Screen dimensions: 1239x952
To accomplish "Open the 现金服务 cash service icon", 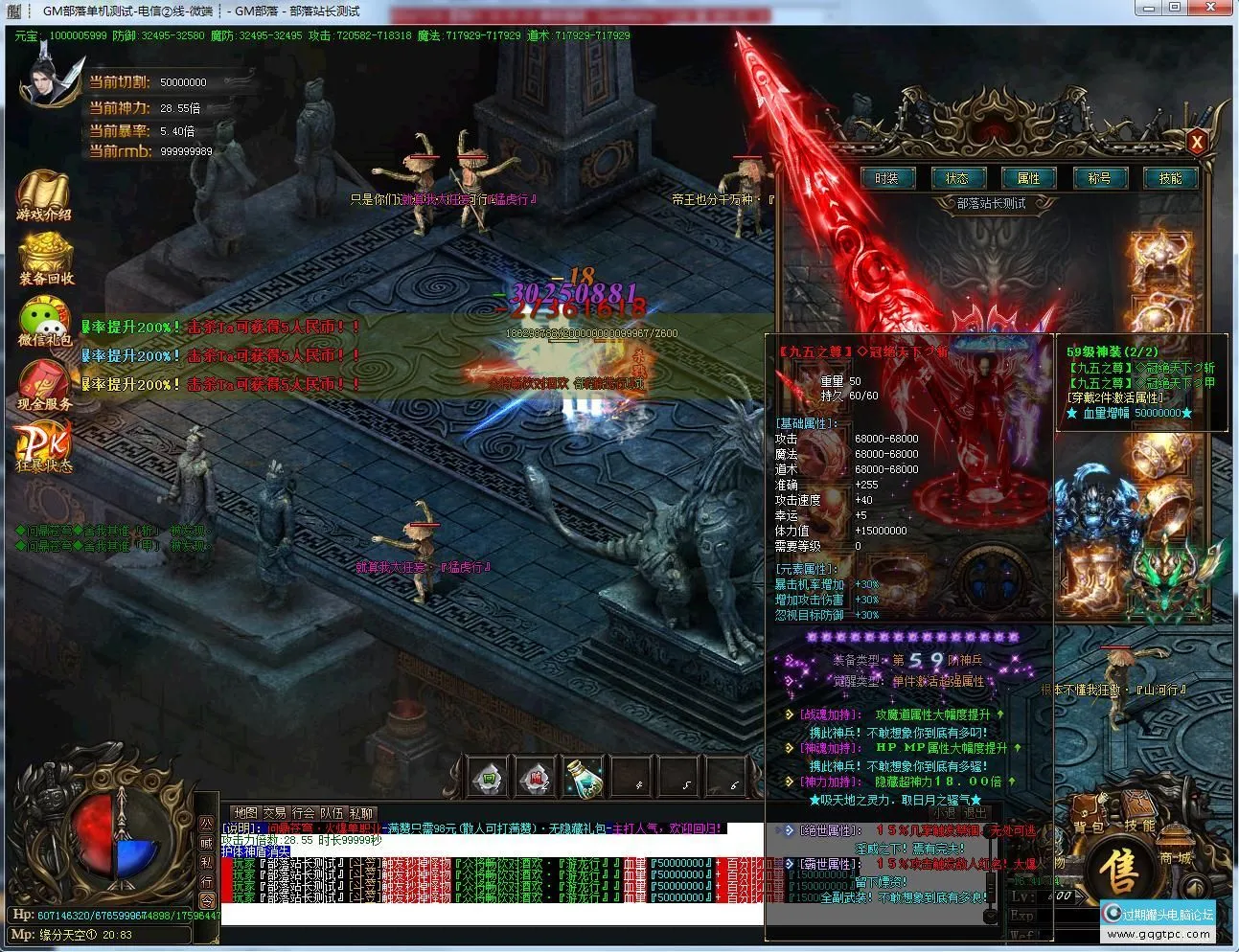I will pos(44,385).
